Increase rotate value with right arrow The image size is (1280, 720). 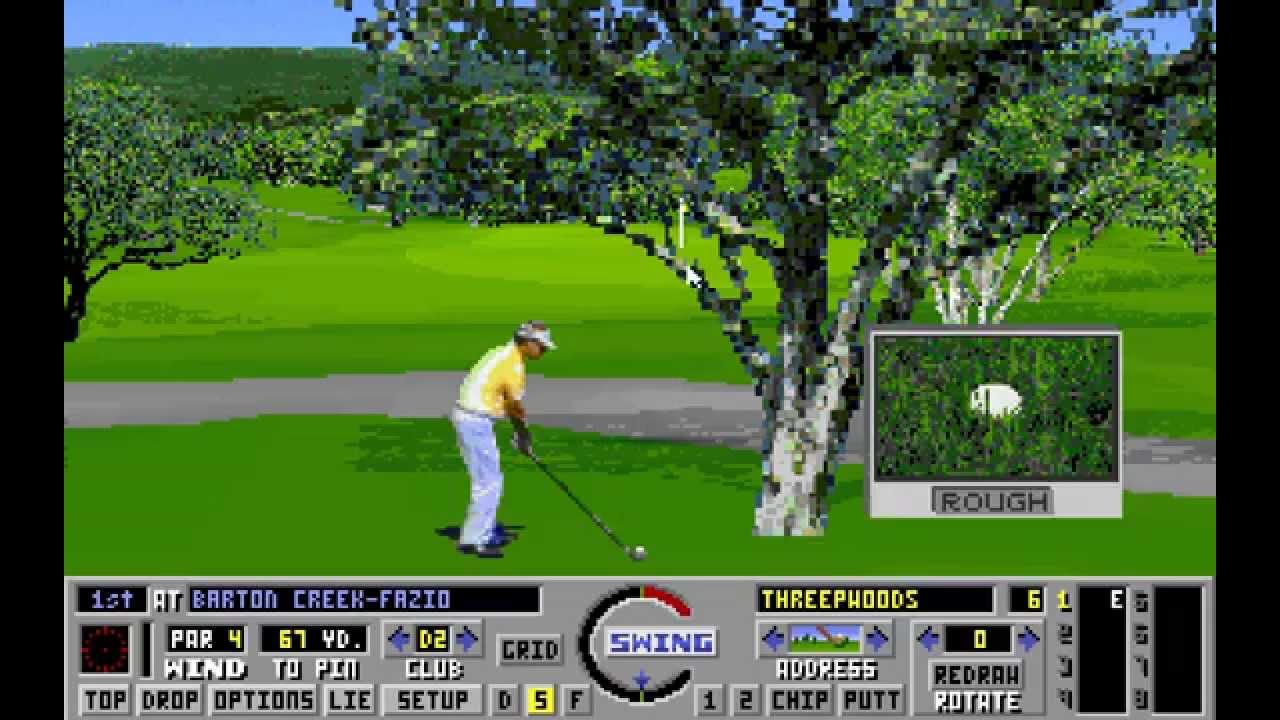point(1028,638)
